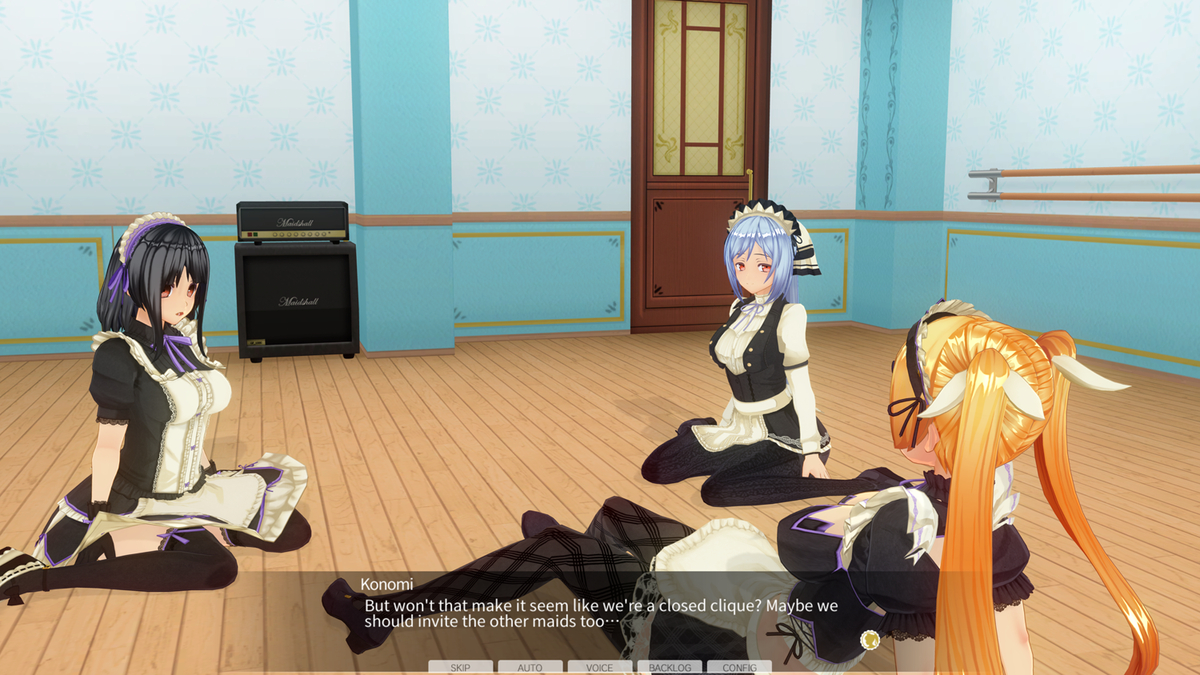1200x675 pixels.
Task: Open the CONFIG settings
Action: pos(739,667)
